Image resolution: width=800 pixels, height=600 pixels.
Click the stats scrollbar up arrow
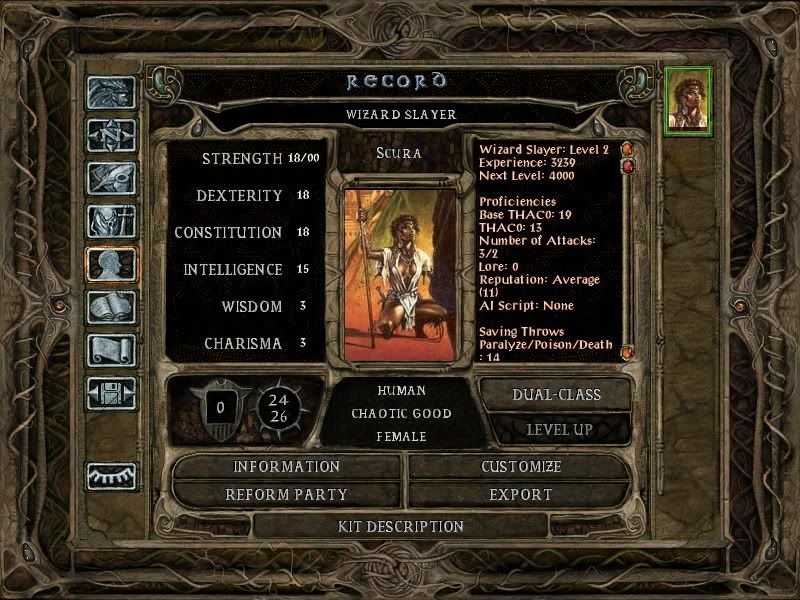pyautogui.click(x=628, y=150)
